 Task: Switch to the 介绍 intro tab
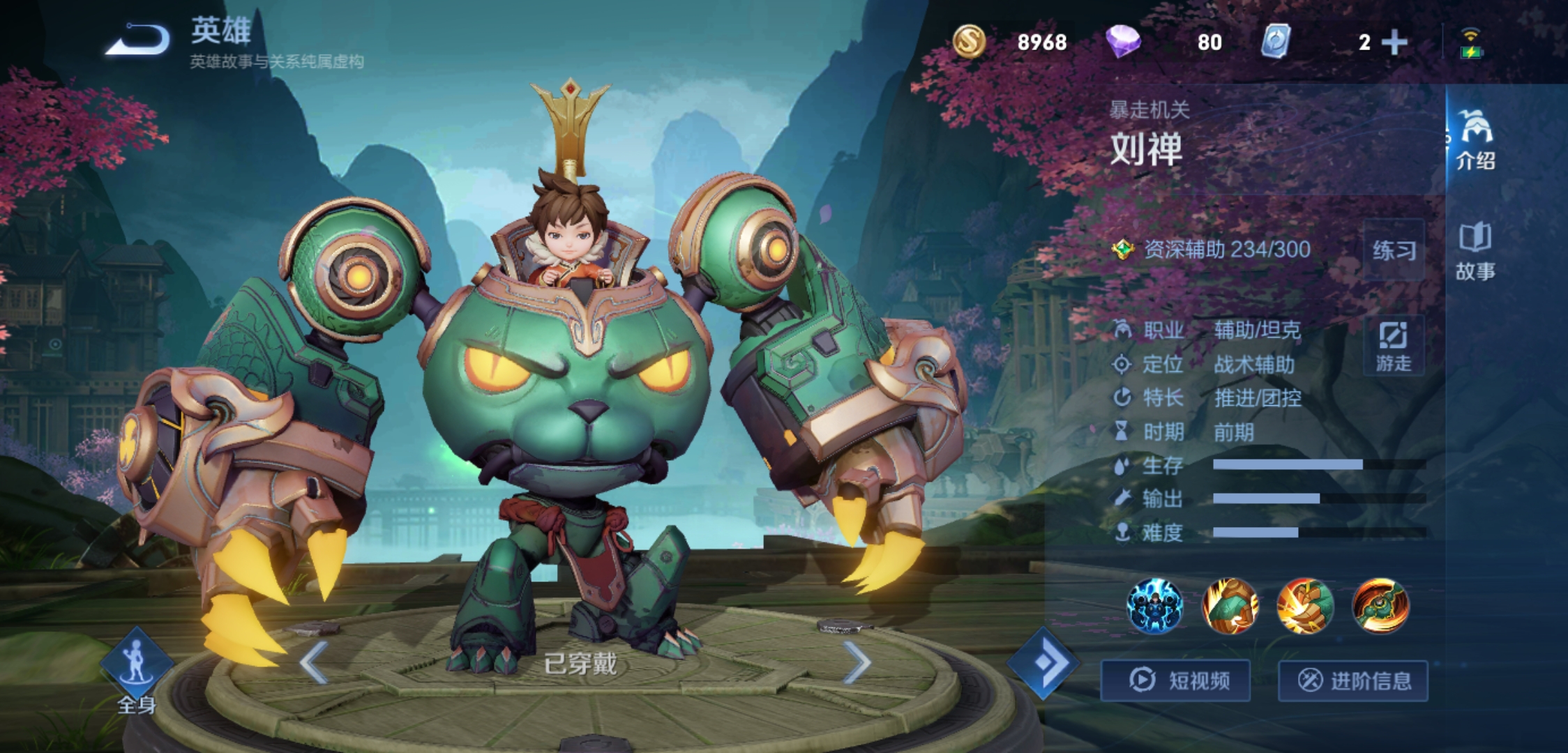[x=1475, y=141]
